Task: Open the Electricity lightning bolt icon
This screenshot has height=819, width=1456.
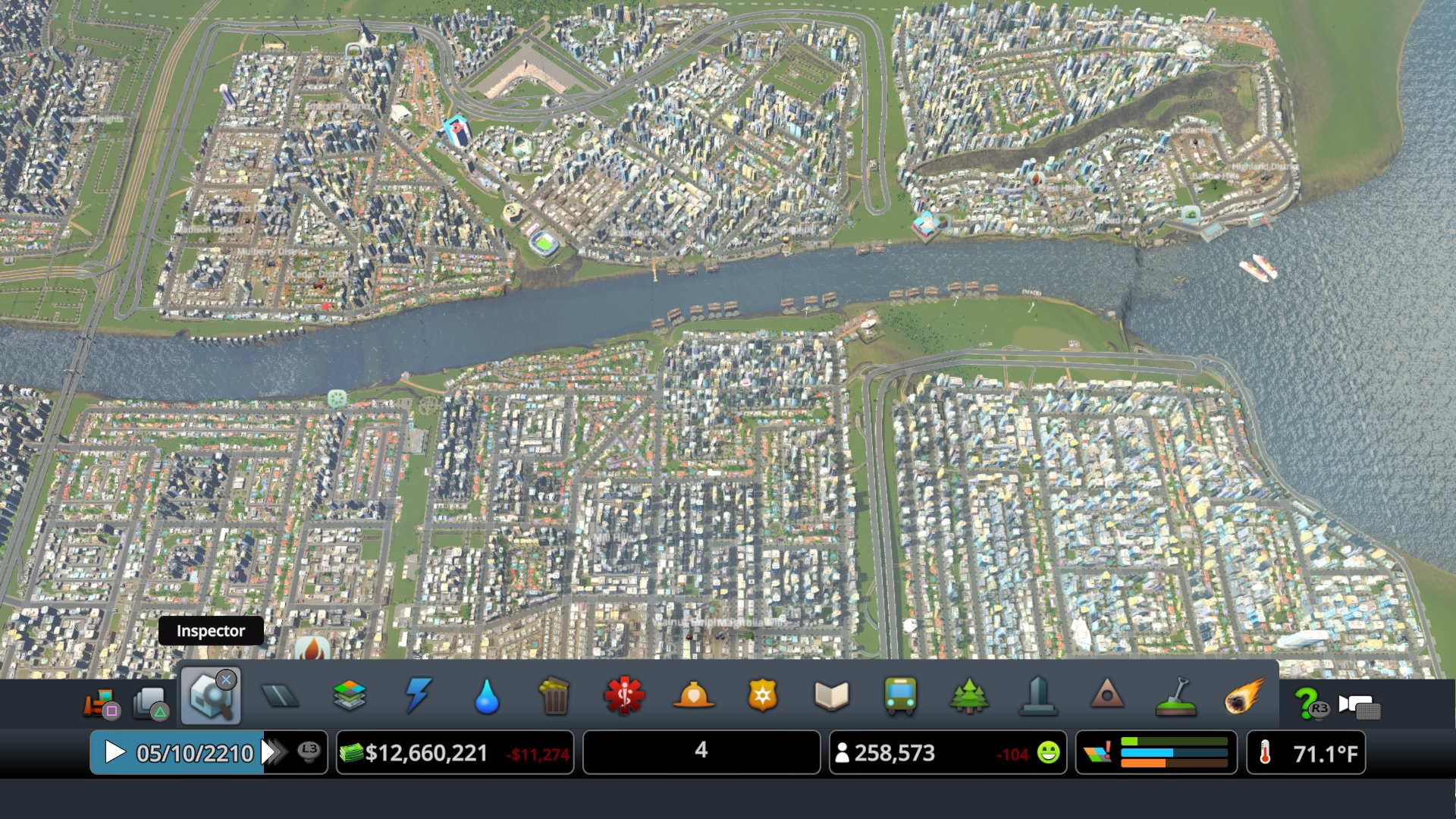Action: tap(417, 698)
